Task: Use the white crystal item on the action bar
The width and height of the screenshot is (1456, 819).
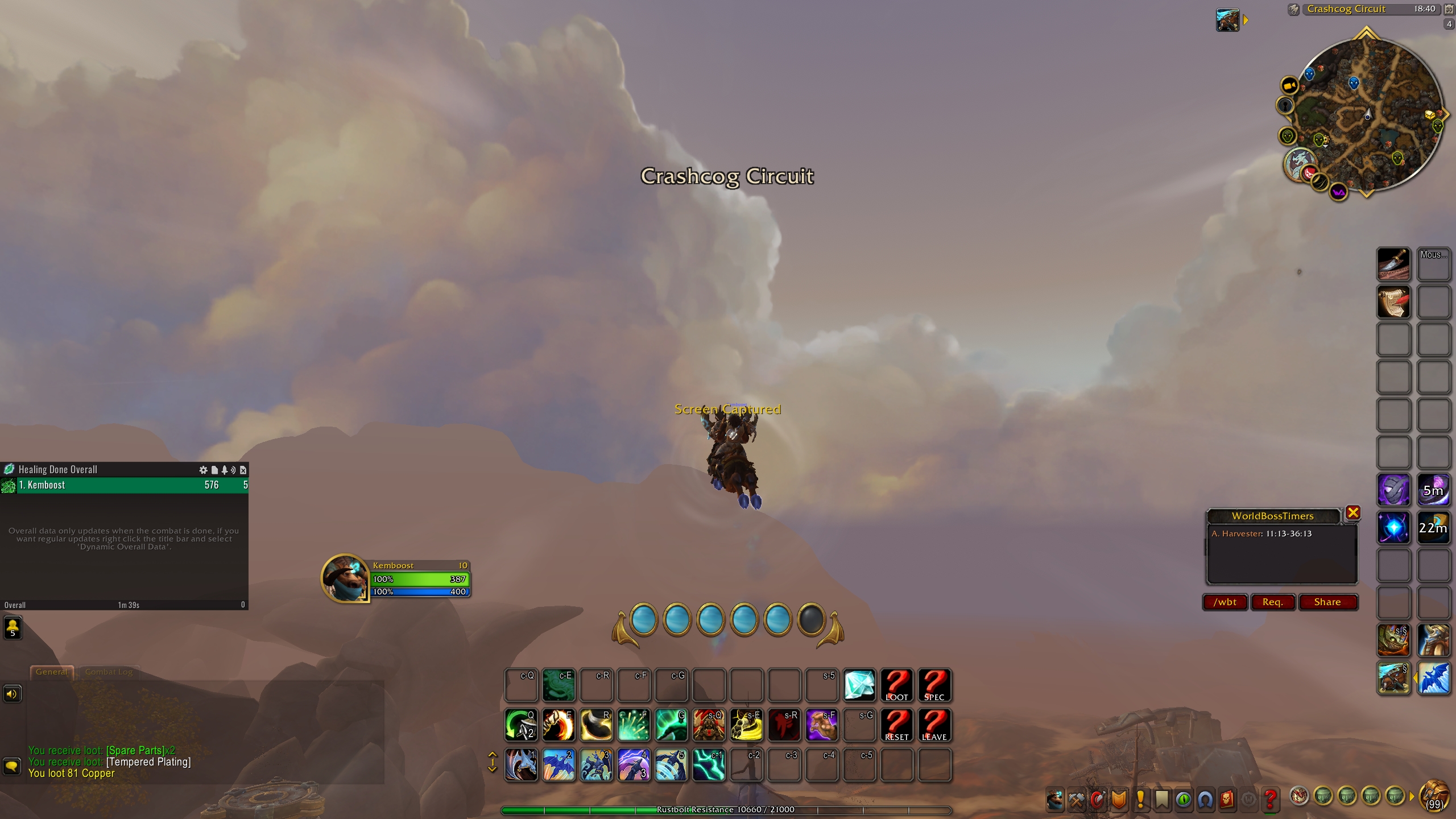Action: (x=859, y=685)
